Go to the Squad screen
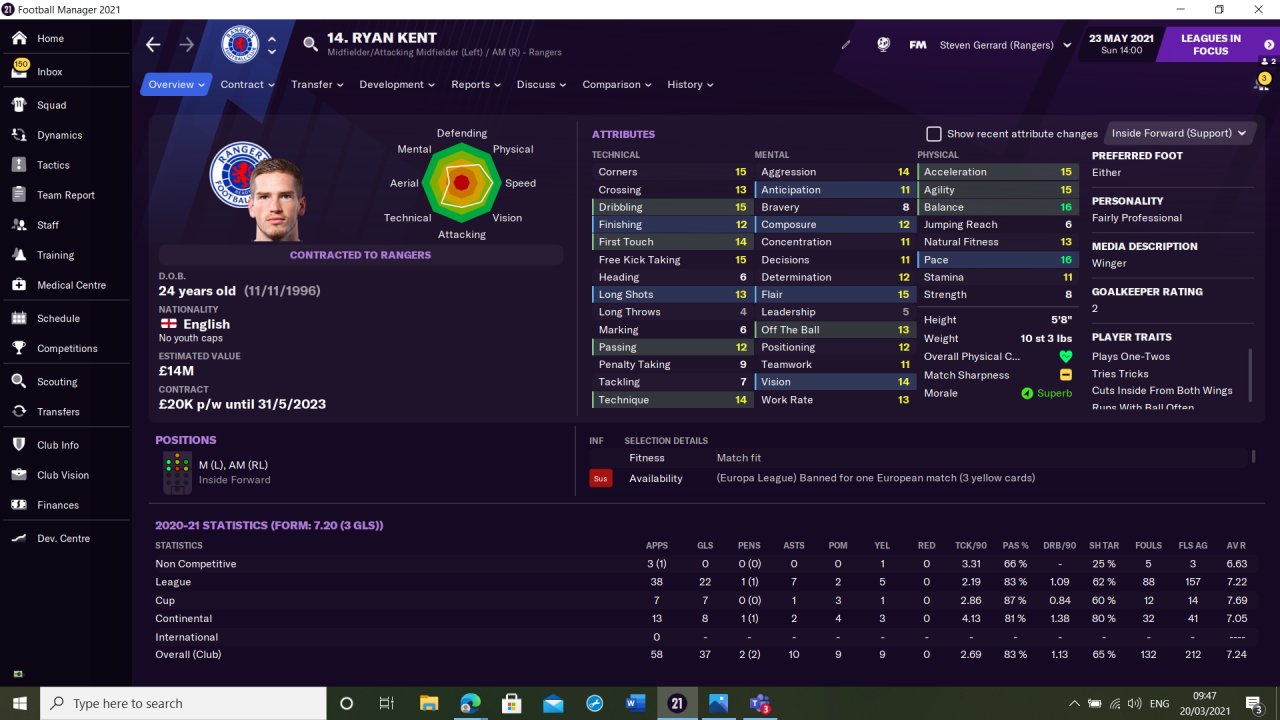The image size is (1280, 720). (51, 105)
